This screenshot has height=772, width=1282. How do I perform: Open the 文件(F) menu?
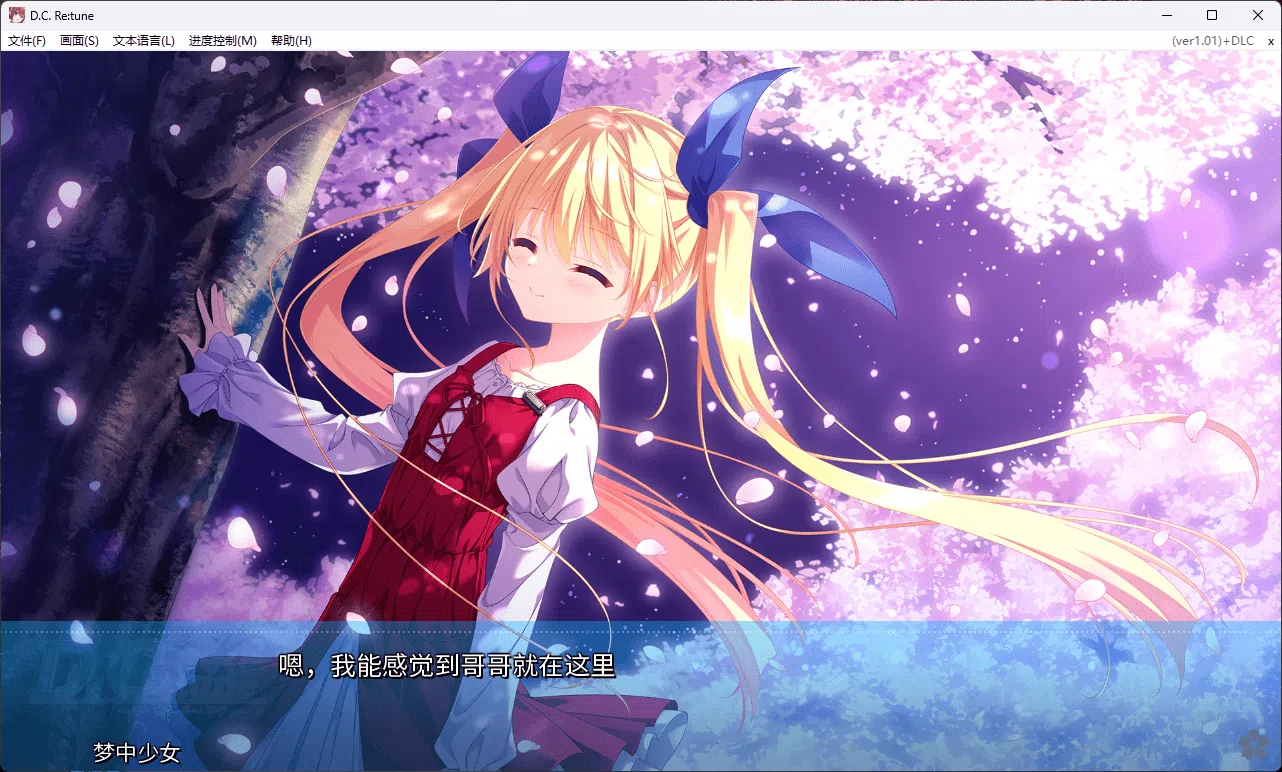coord(26,40)
